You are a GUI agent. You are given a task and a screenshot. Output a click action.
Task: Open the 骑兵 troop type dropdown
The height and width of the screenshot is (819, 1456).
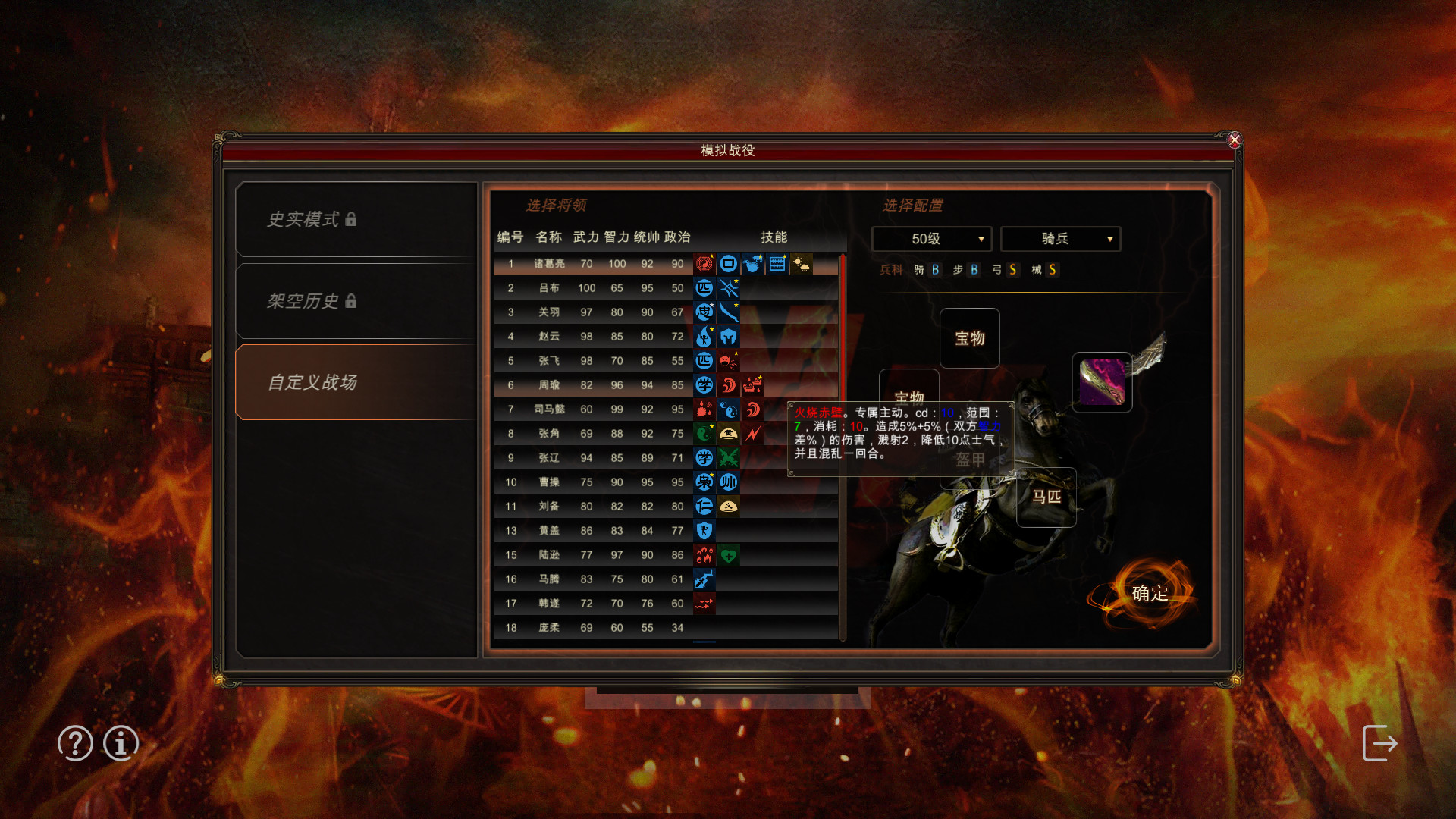click(1059, 238)
